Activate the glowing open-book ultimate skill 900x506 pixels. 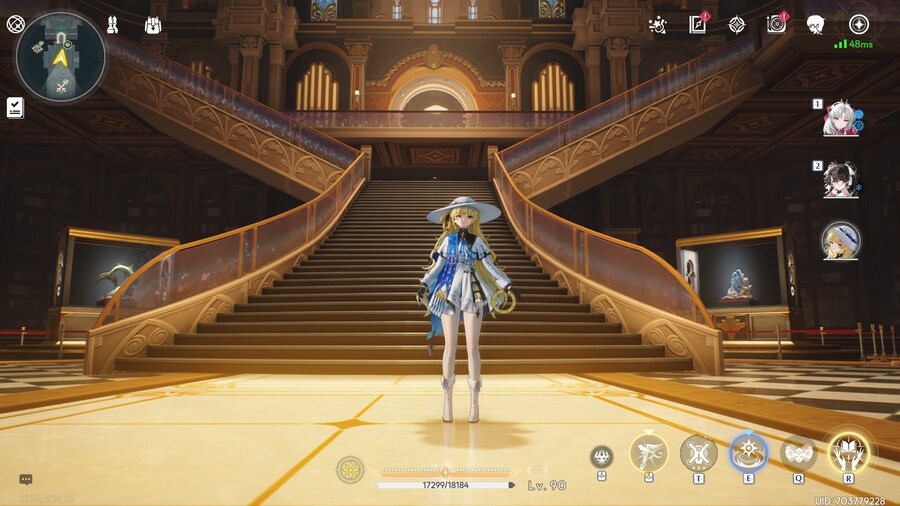pyautogui.click(x=847, y=453)
